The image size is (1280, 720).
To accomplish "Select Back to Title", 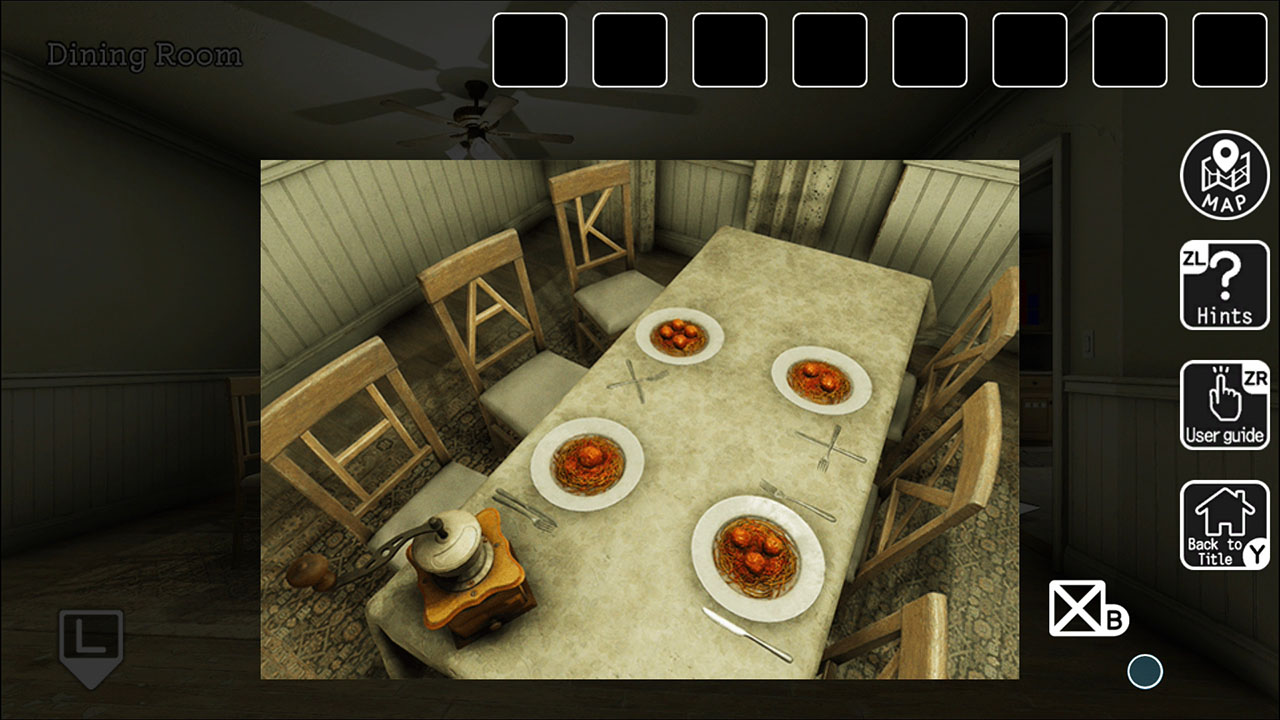I will [x=1224, y=523].
